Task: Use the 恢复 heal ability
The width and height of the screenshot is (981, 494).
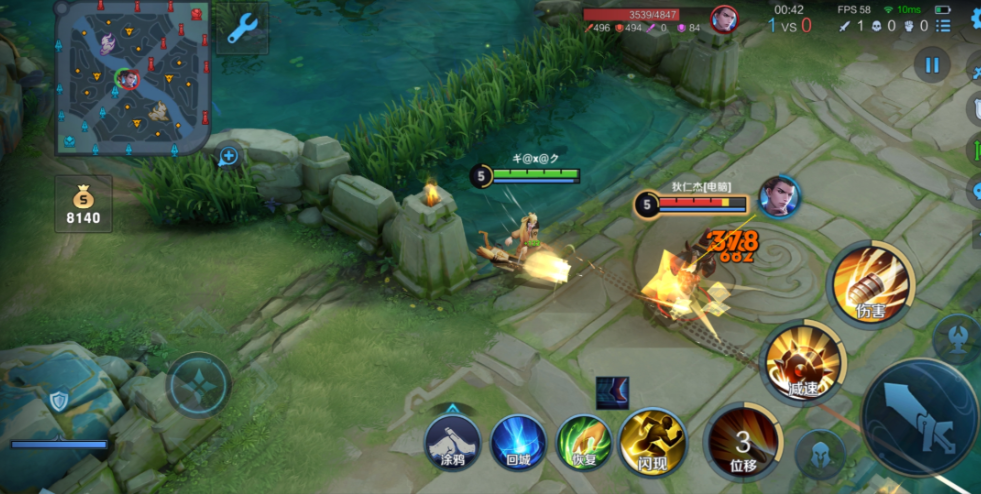Action: click(584, 440)
